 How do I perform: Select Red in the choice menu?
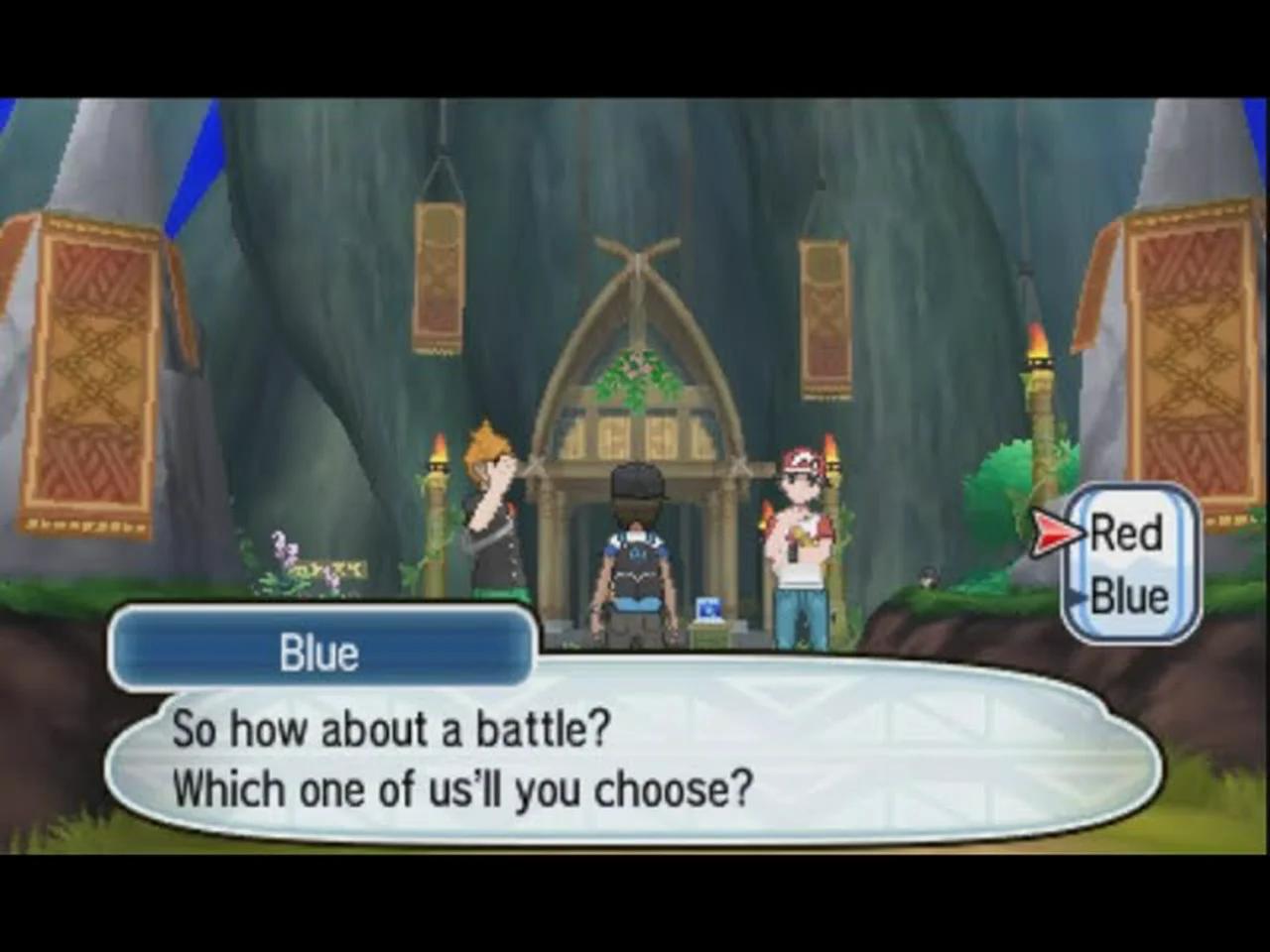[x=1123, y=534]
